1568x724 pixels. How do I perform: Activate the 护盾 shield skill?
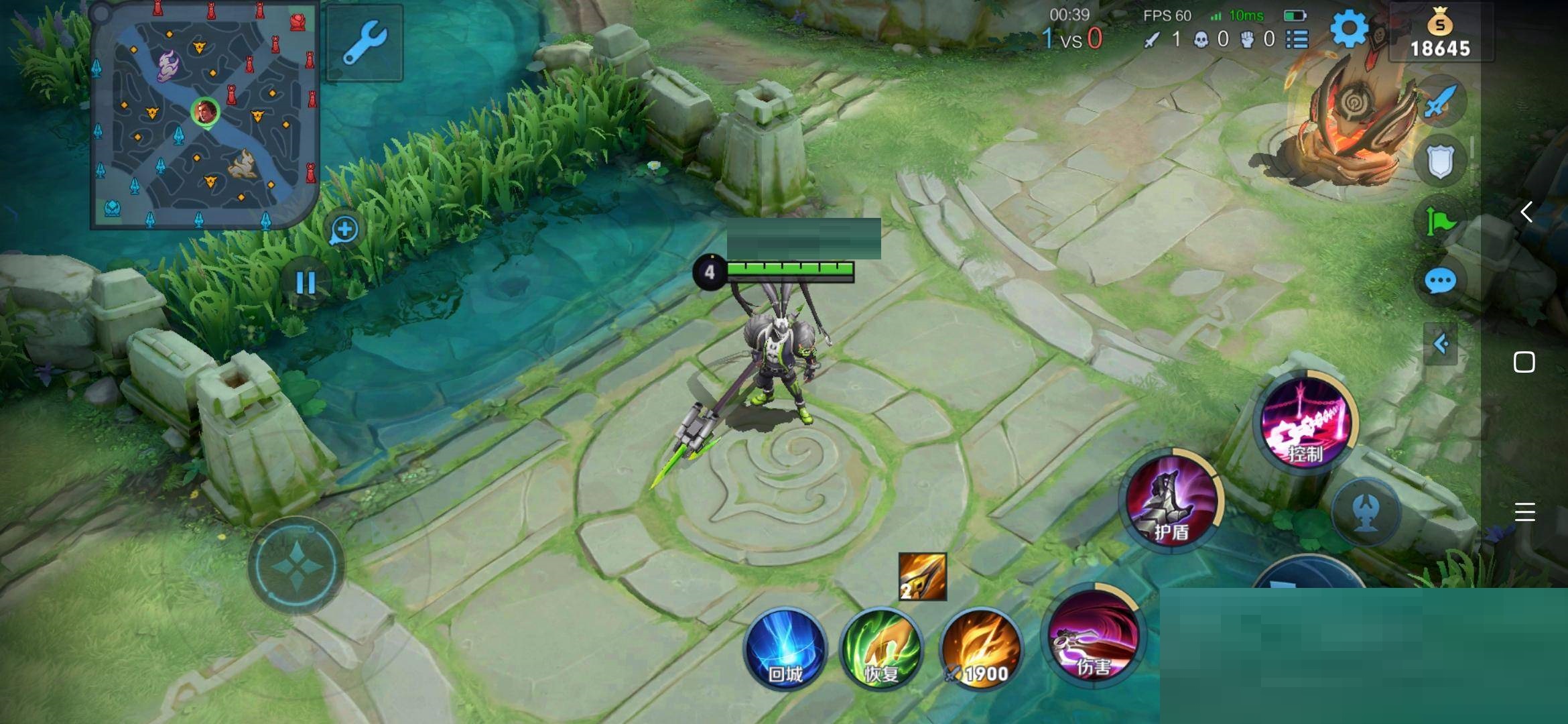[x=1172, y=501]
